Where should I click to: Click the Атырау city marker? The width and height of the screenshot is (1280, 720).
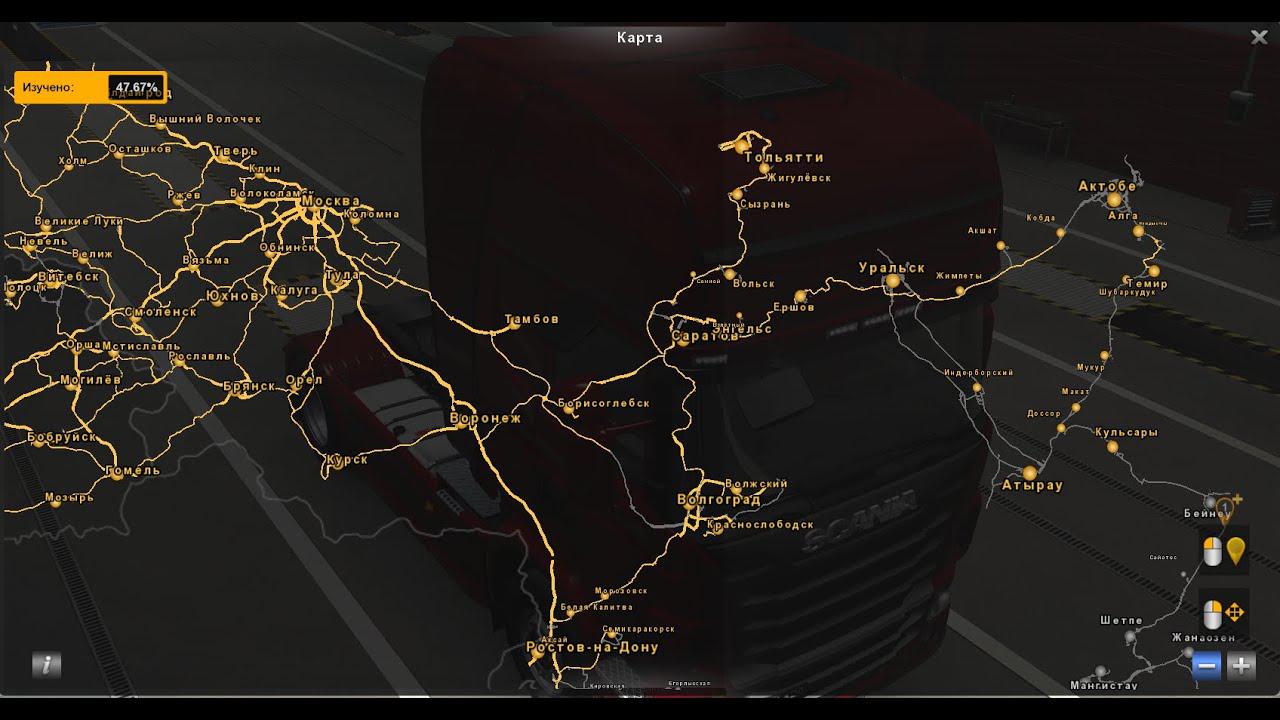tap(1030, 472)
